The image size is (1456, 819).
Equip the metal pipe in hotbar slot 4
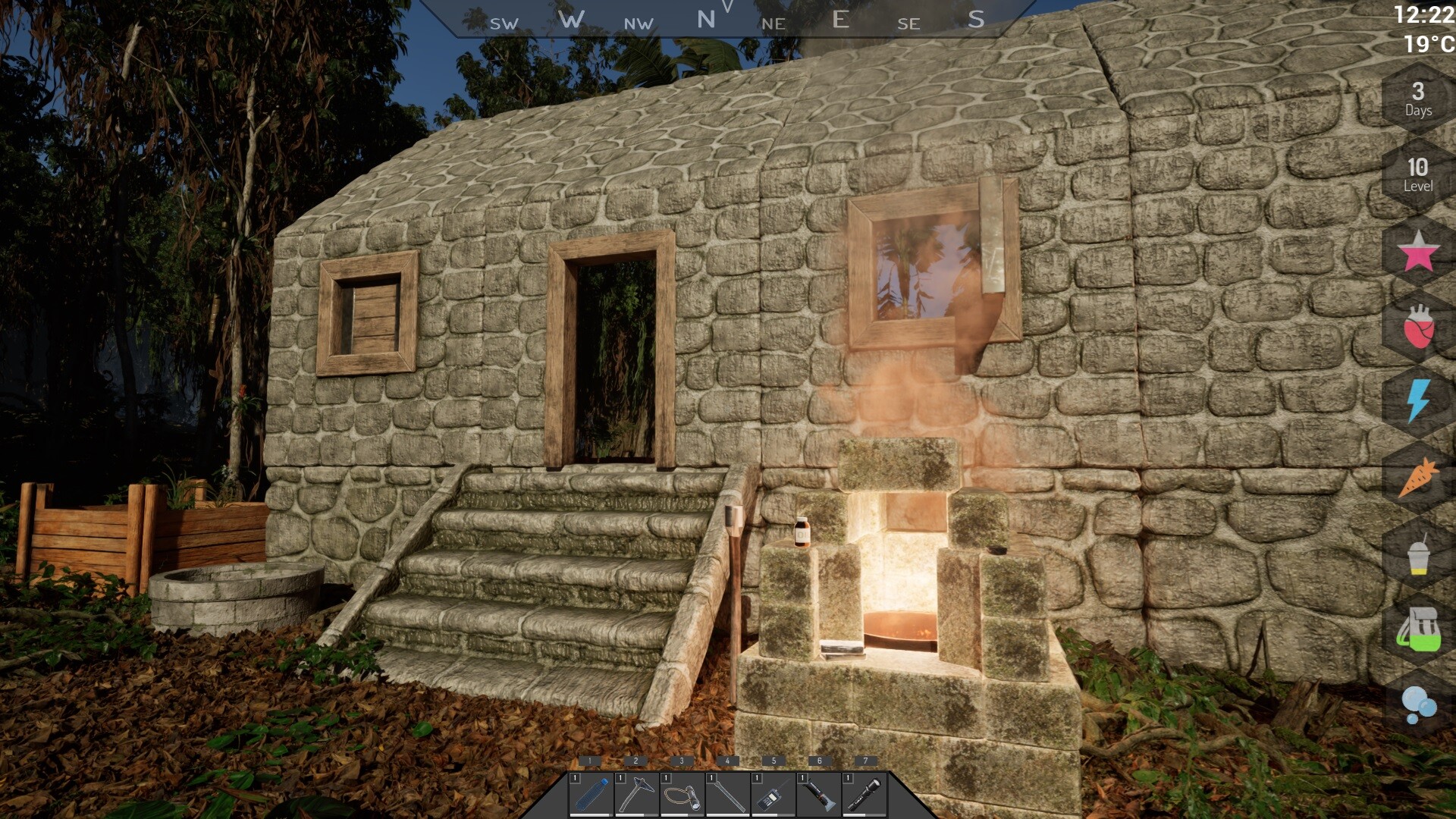(x=730, y=793)
